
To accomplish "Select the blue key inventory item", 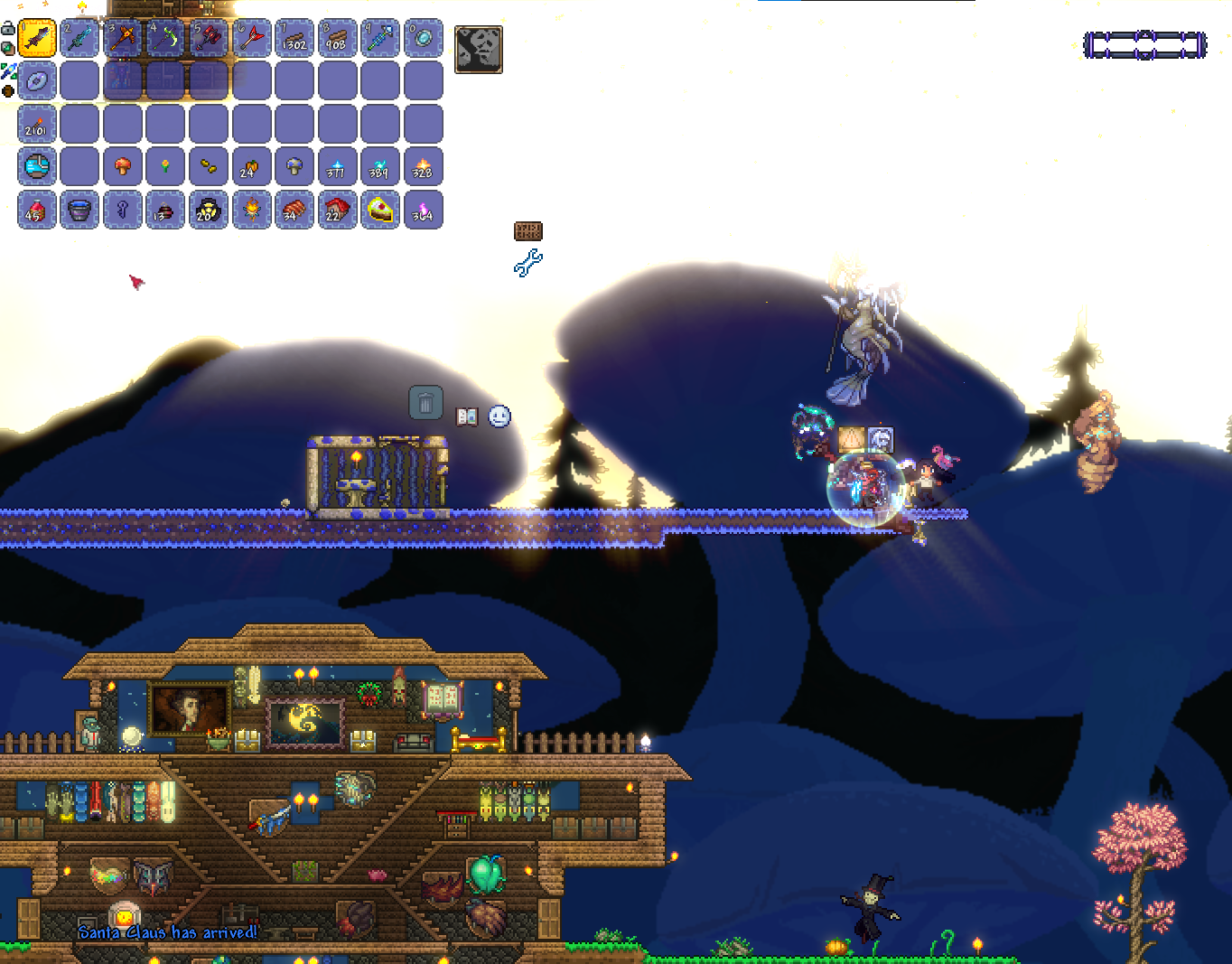I will tap(123, 211).
